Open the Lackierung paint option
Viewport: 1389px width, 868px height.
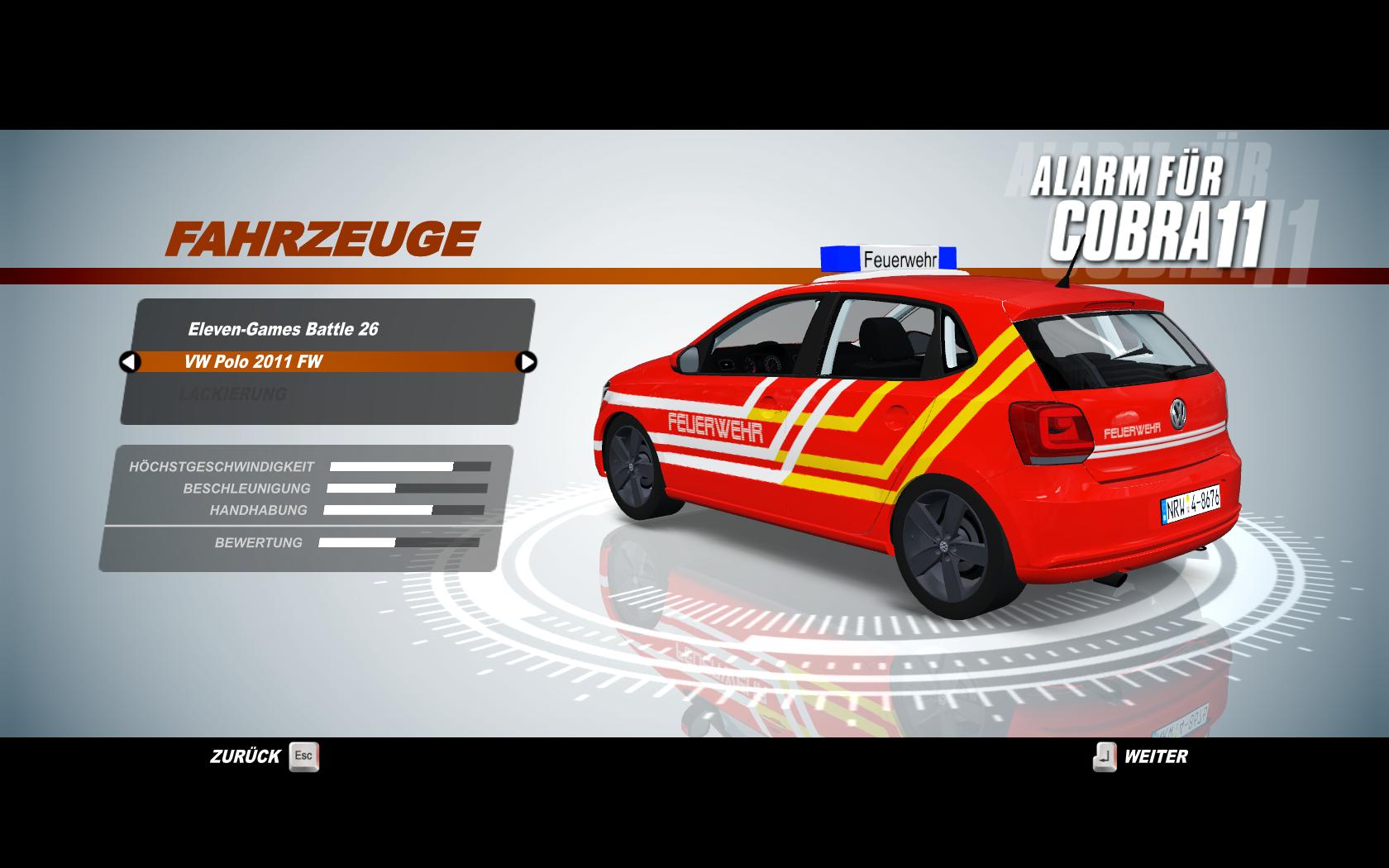[232, 394]
